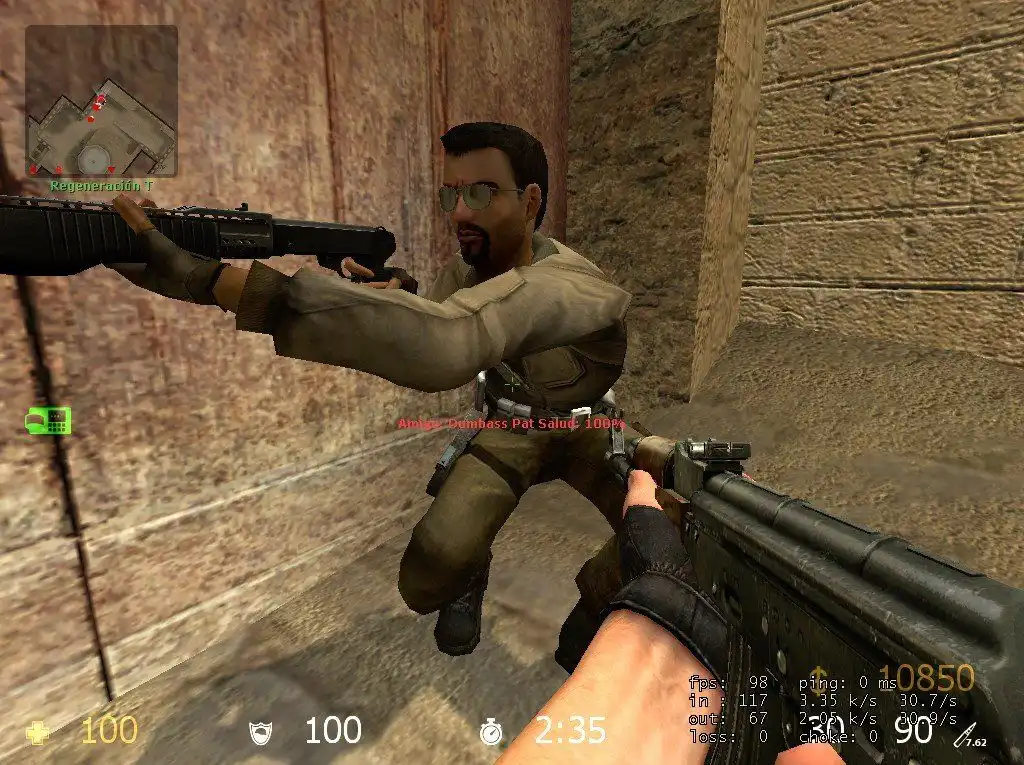The image size is (1024, 765).
Task: Click the 7.62 bullet ammo type icon
Action: (x=970, y=735)
